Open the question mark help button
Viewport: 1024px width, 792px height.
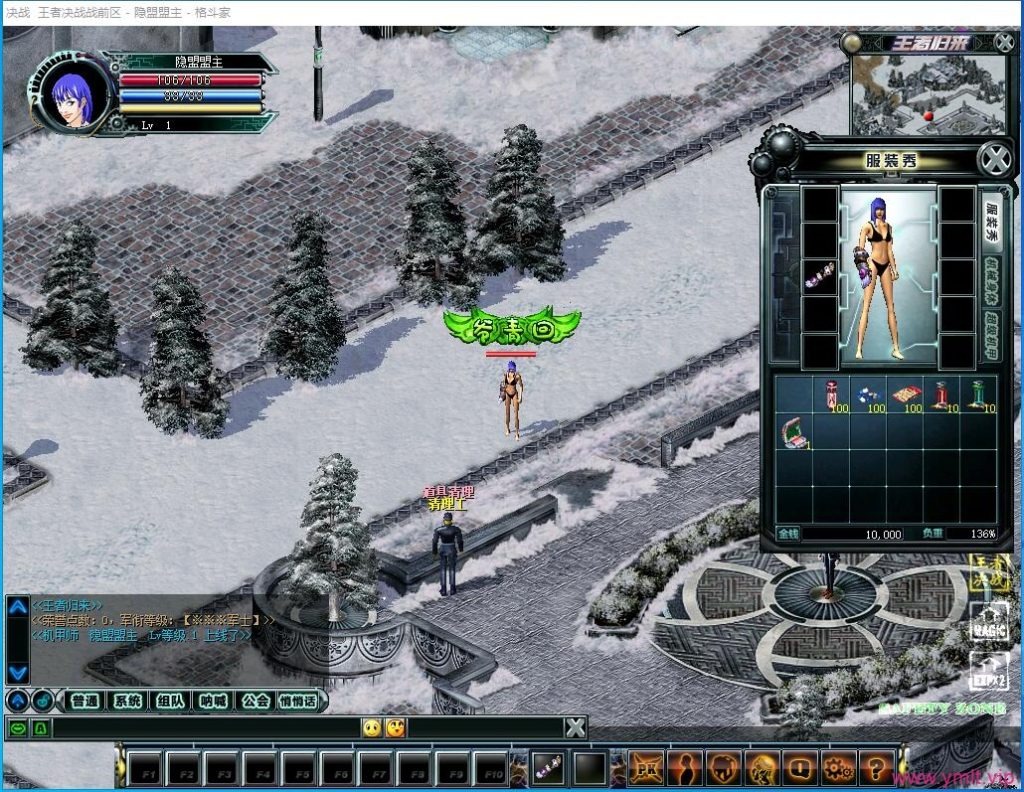874,768
